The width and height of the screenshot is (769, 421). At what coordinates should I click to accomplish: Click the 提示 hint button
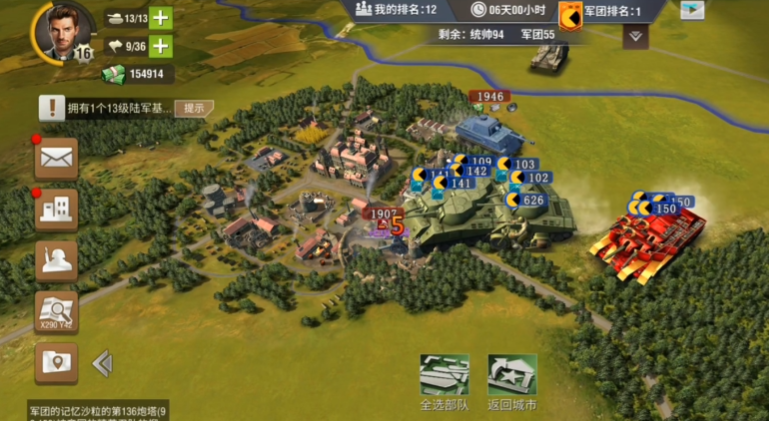pyautogui.click(x=194, y=108)
